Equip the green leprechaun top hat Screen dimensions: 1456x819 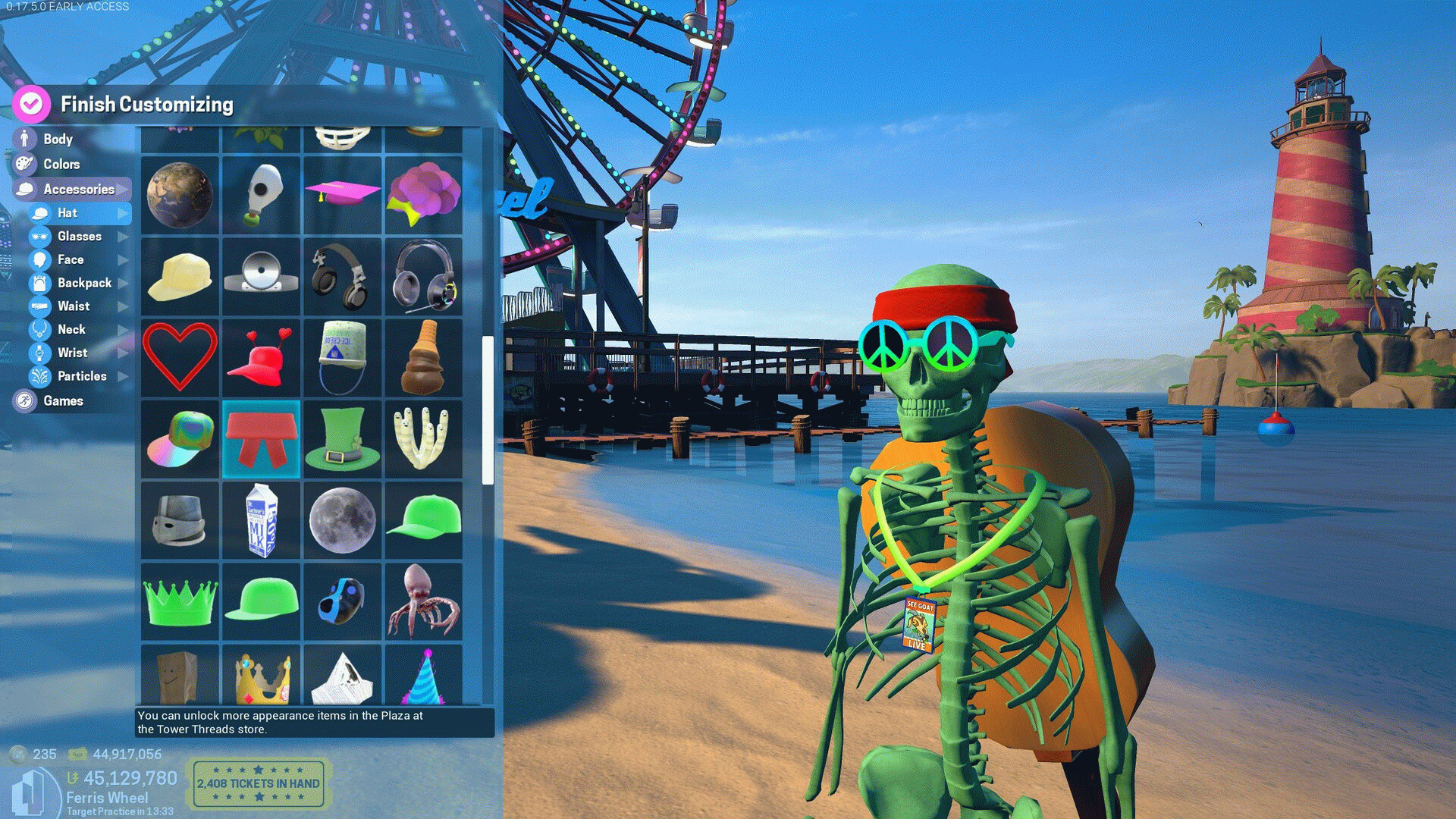[x=342, y=440]
